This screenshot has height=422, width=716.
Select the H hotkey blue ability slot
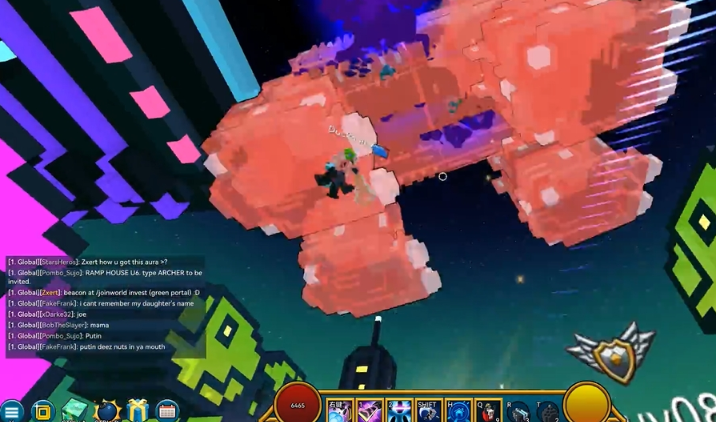point(459,411)
